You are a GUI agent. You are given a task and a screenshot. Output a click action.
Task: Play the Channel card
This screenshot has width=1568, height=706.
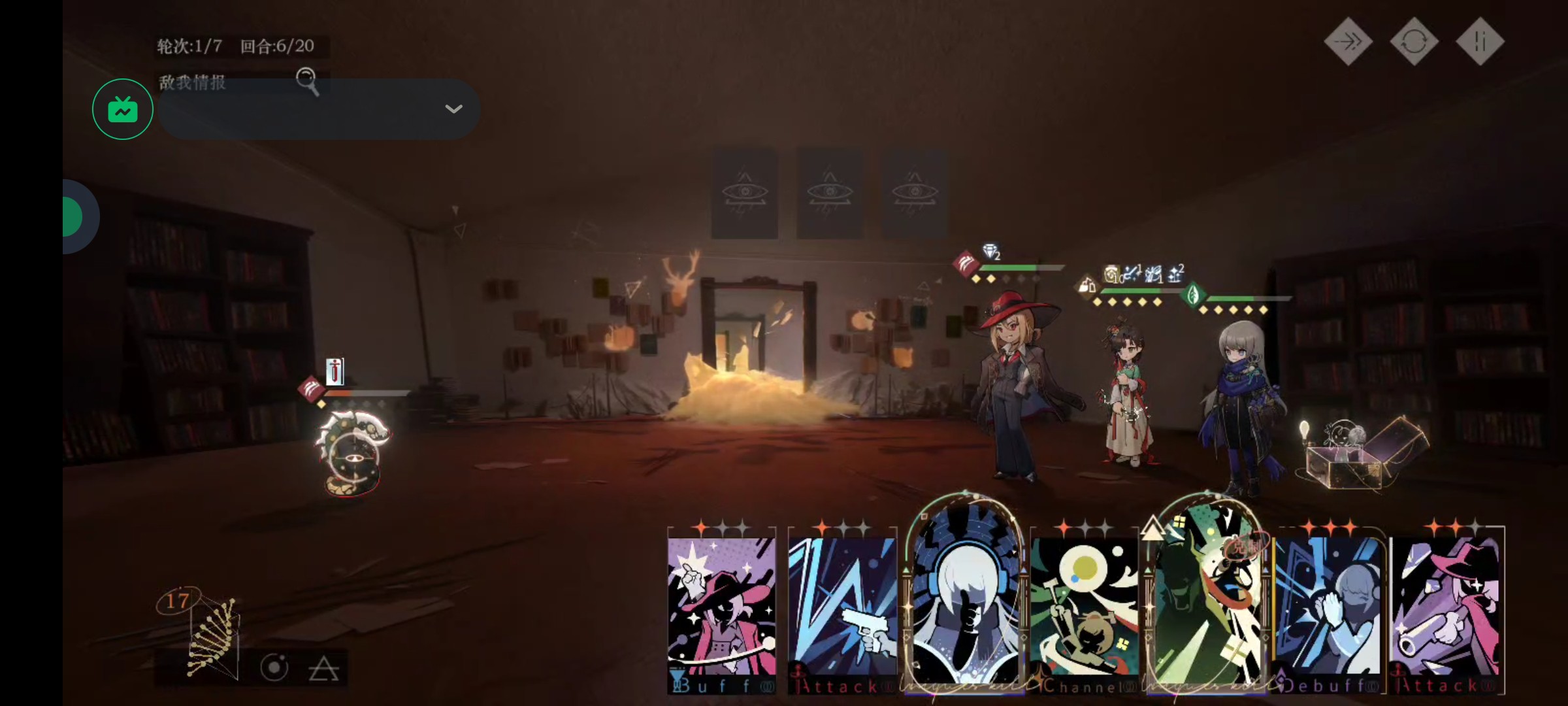pos(1085,608)
